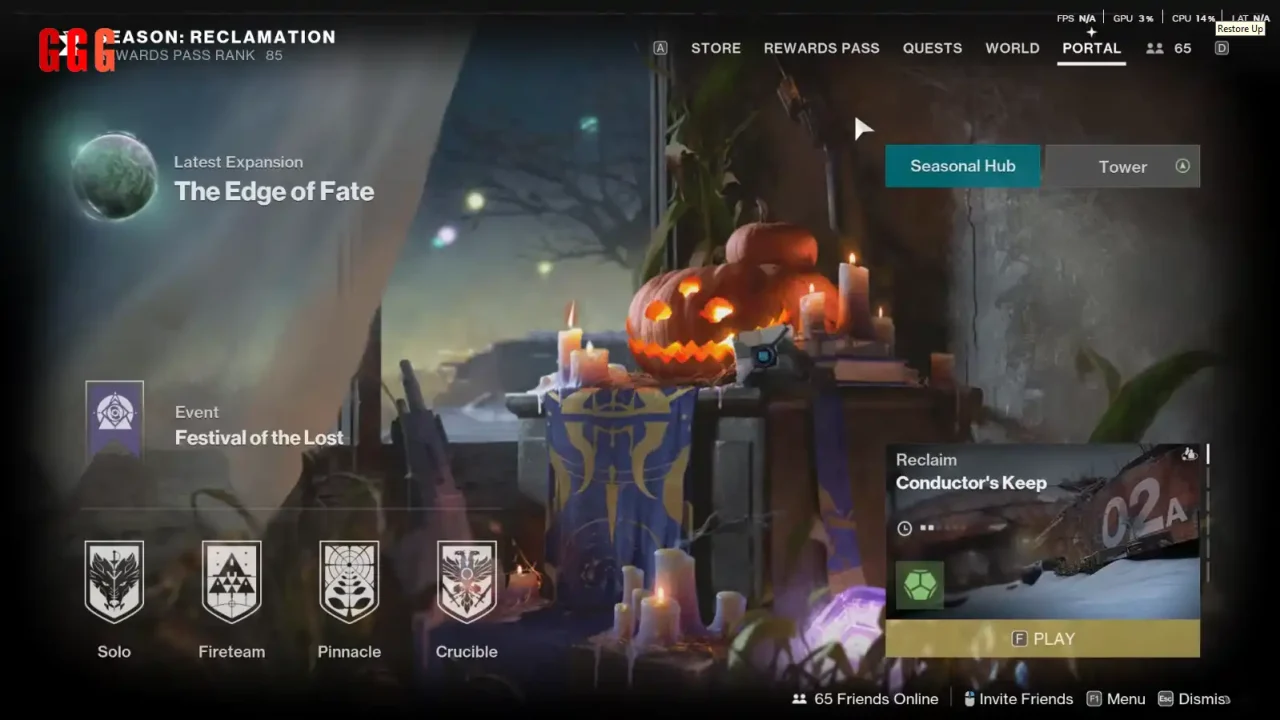Open the QUESTS screen
This screenshot has height=720, width=1280.
coord(932,47)
